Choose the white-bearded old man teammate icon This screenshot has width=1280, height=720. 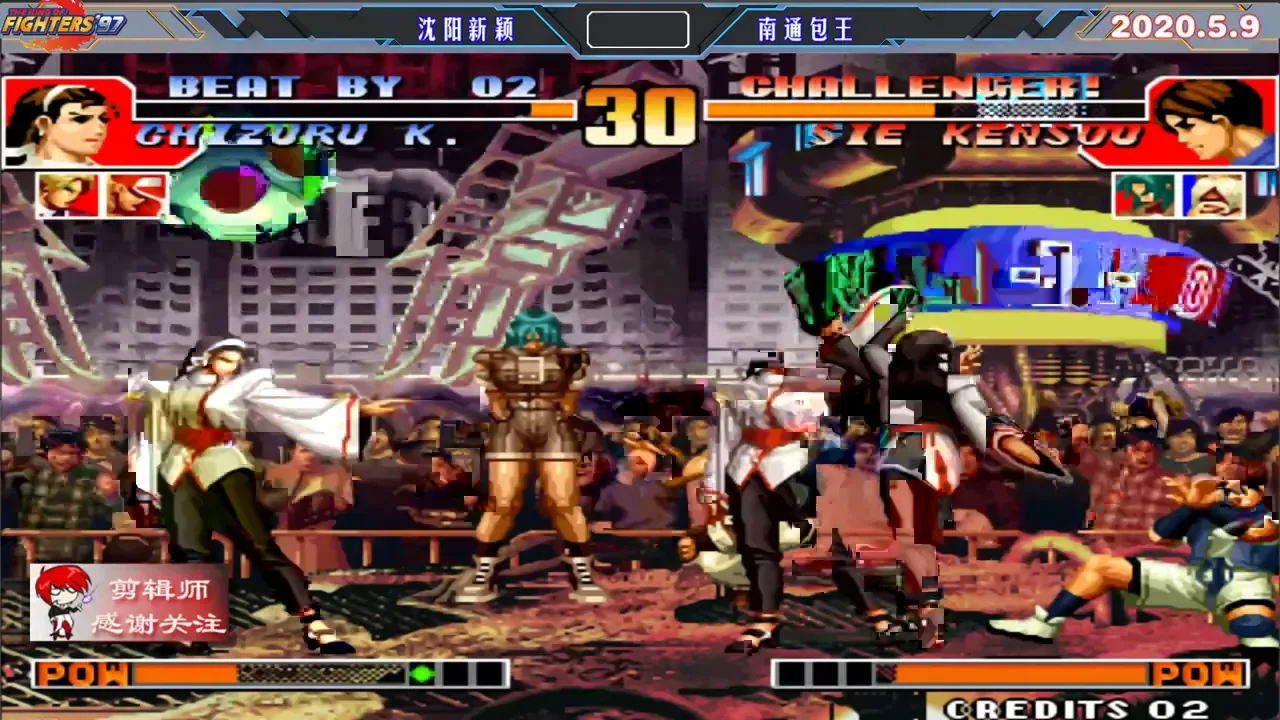(1214, 195)
